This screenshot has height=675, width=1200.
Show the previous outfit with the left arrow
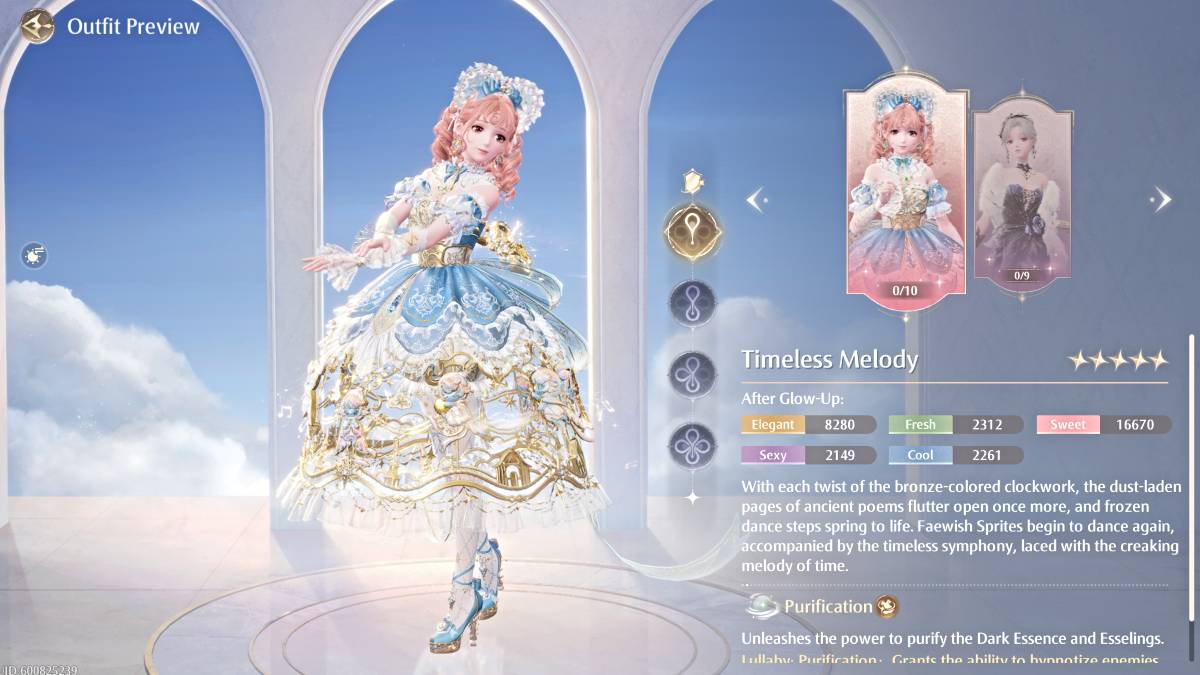757,199
